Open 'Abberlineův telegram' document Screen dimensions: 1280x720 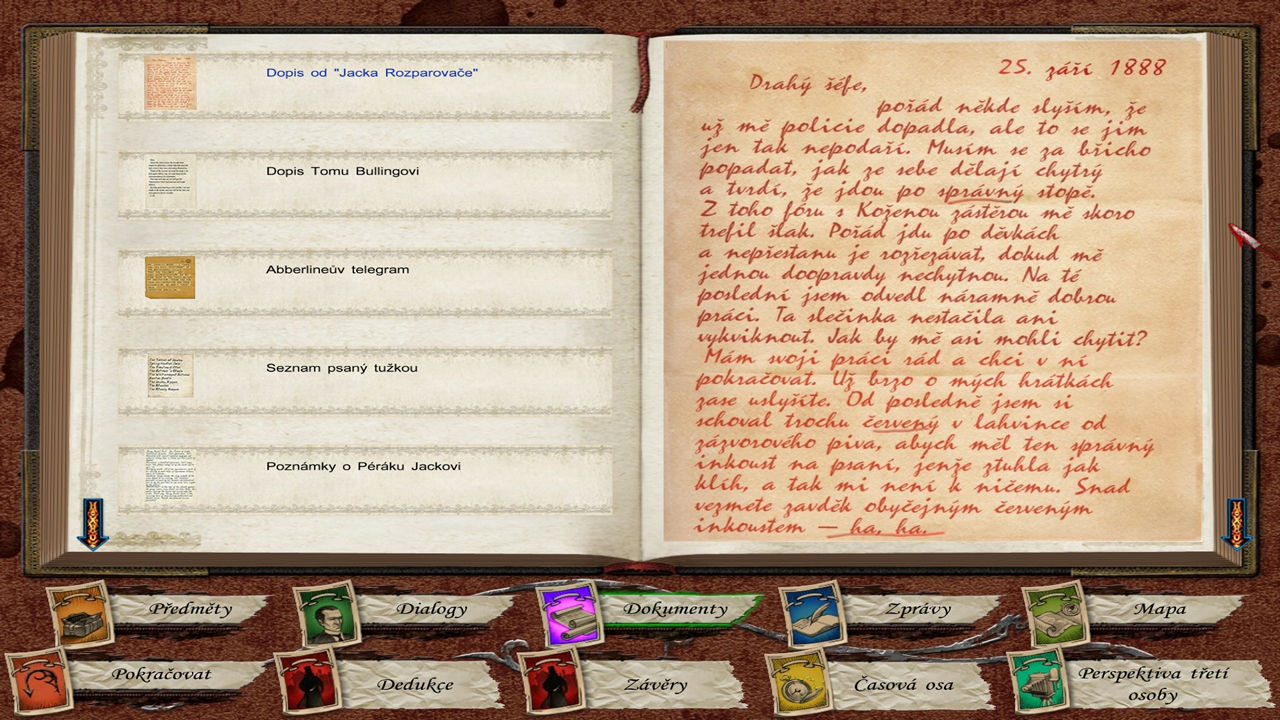click(x=337, y=270)
